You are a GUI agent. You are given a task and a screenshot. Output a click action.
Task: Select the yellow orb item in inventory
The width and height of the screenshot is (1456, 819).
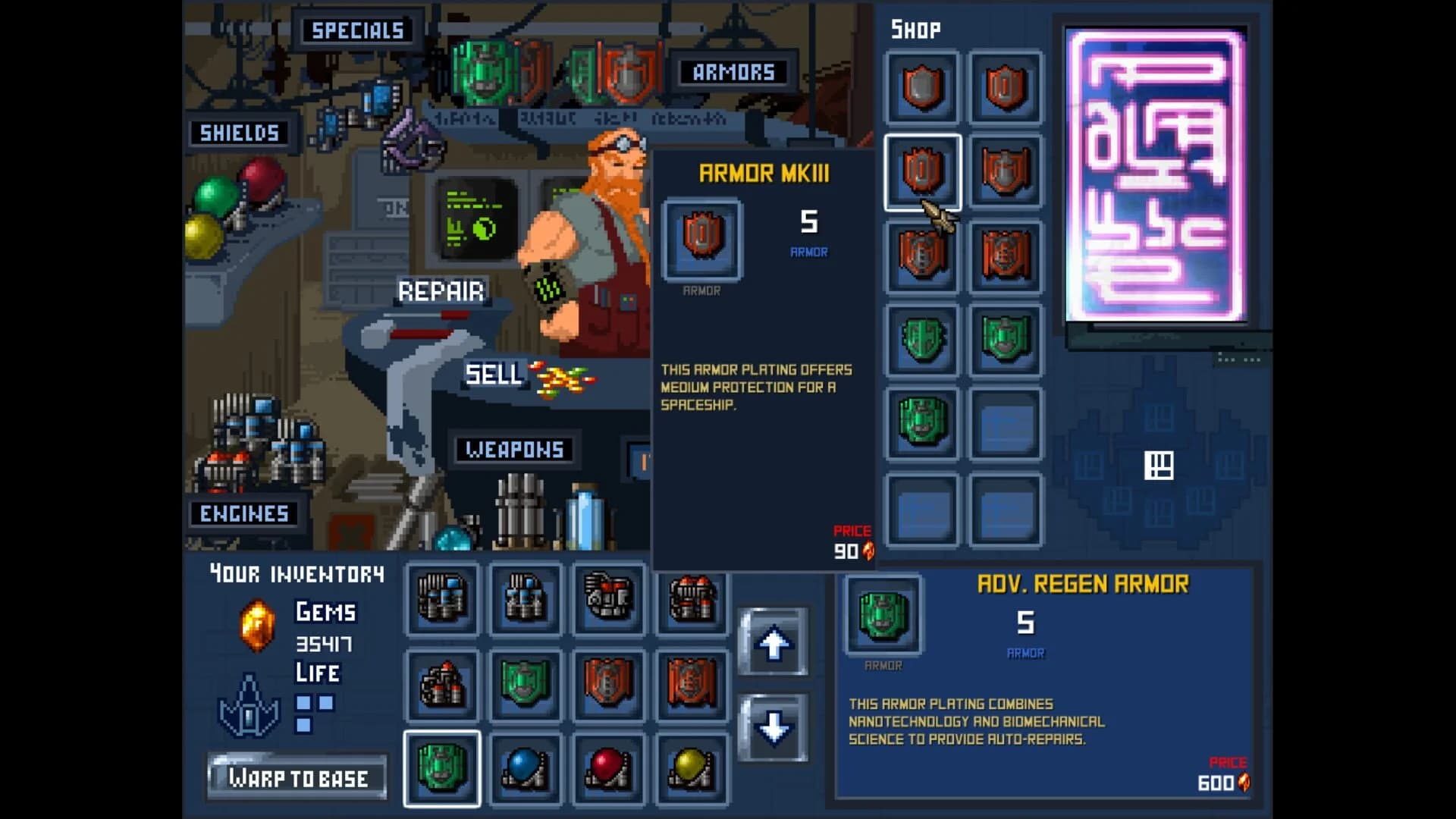point(692,768)
